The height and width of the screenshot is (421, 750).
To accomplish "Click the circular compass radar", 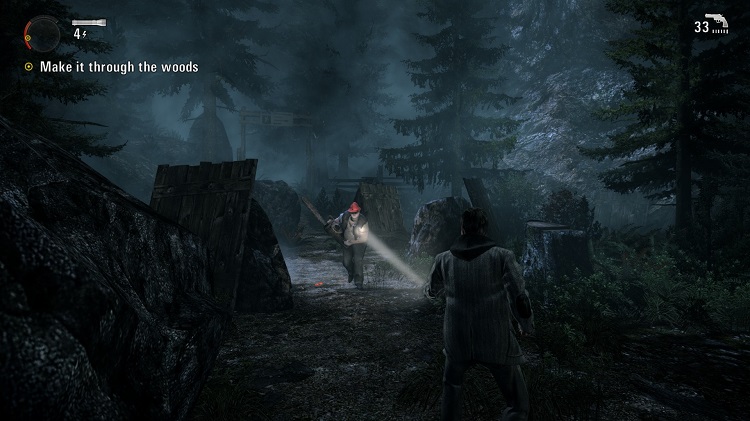I will [40, 32].
